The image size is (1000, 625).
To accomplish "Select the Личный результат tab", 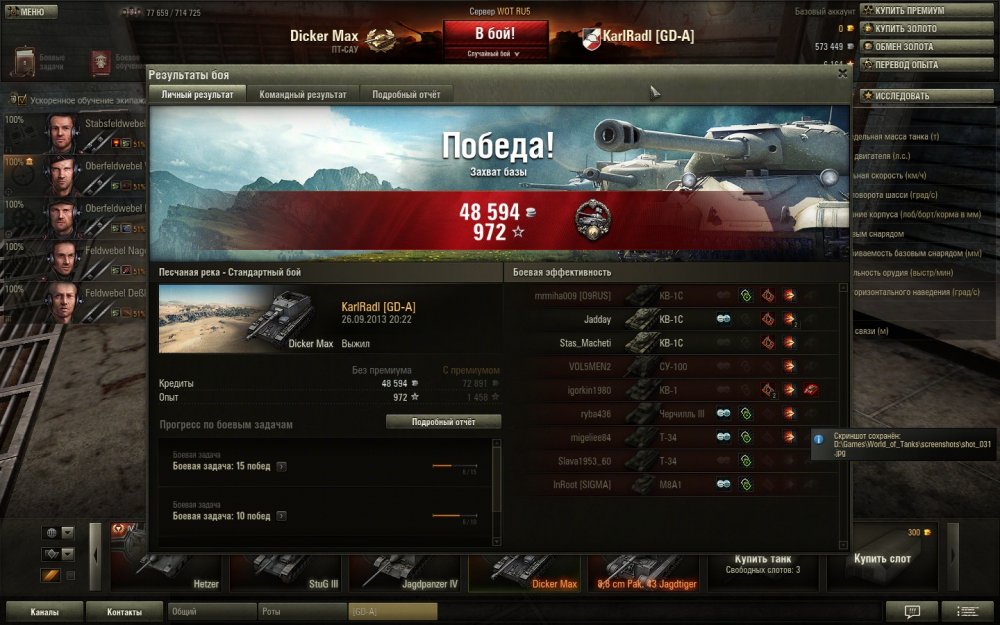I will pos(198,94).
